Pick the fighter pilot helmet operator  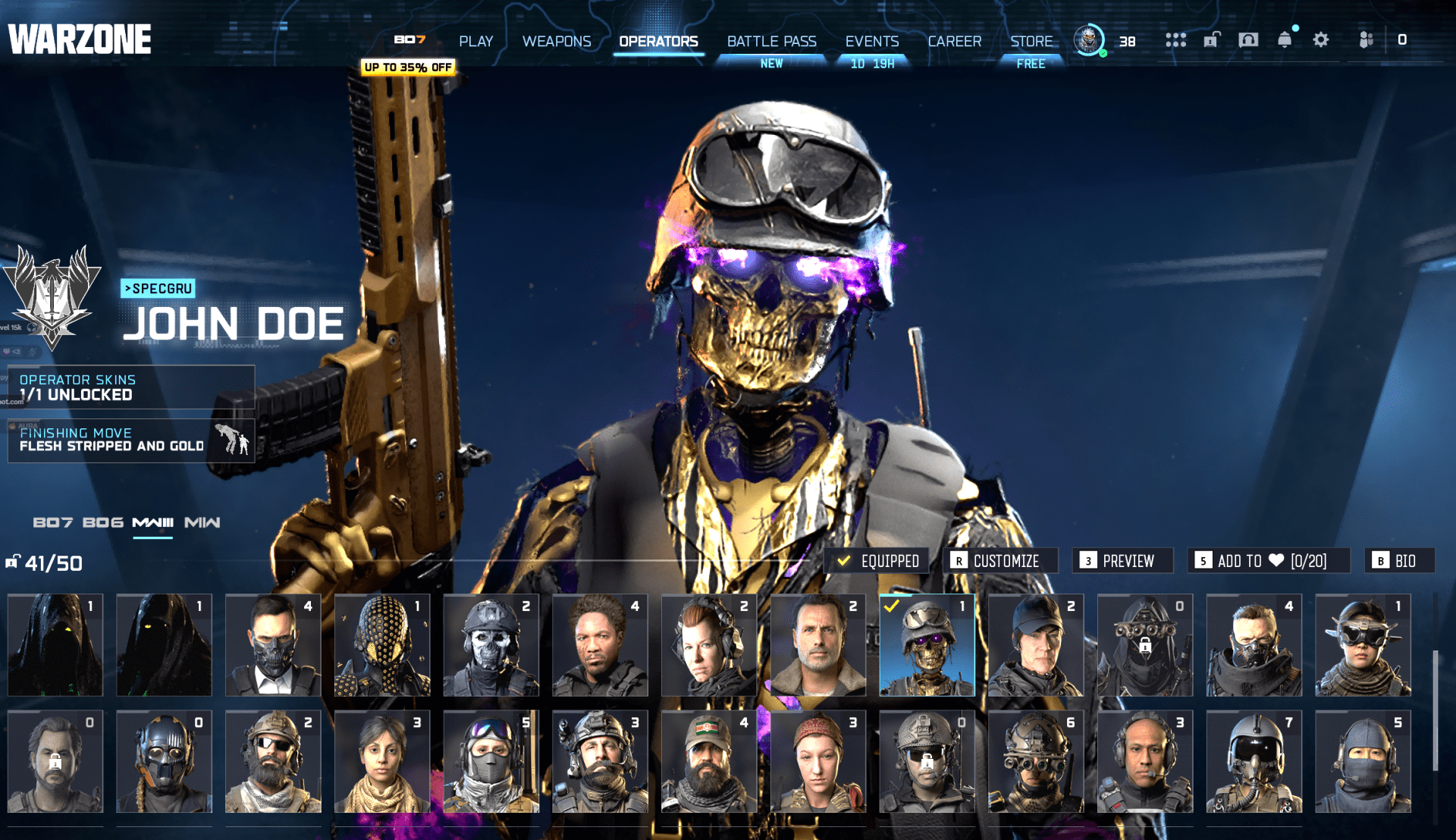(1254, 761)
